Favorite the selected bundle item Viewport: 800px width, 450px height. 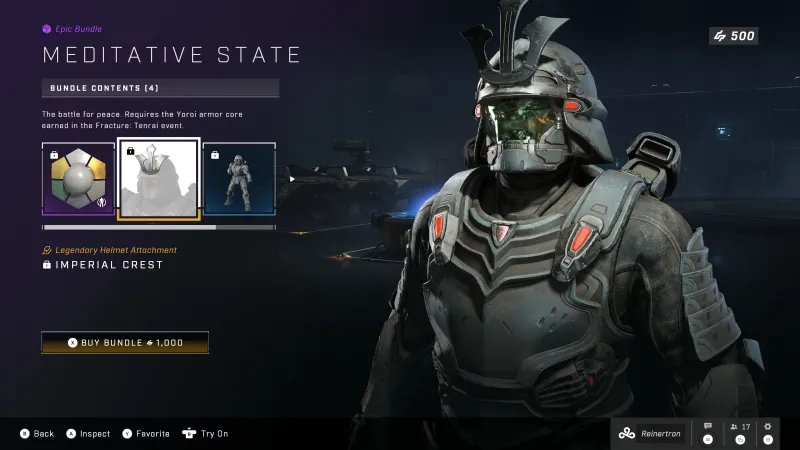pyautogui.click(x=146, y=434)
